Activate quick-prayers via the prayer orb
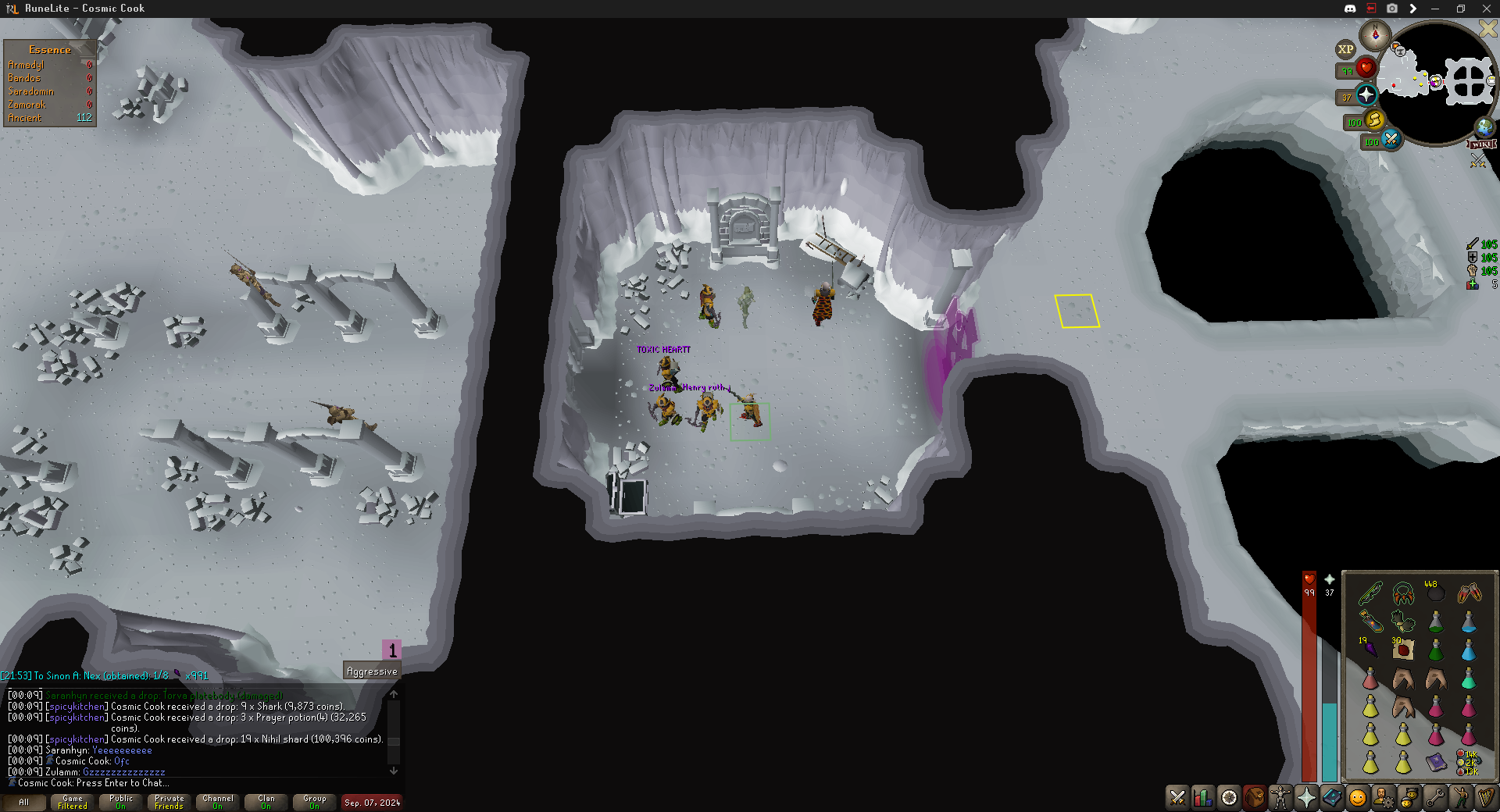 (x=1366, y=95)
